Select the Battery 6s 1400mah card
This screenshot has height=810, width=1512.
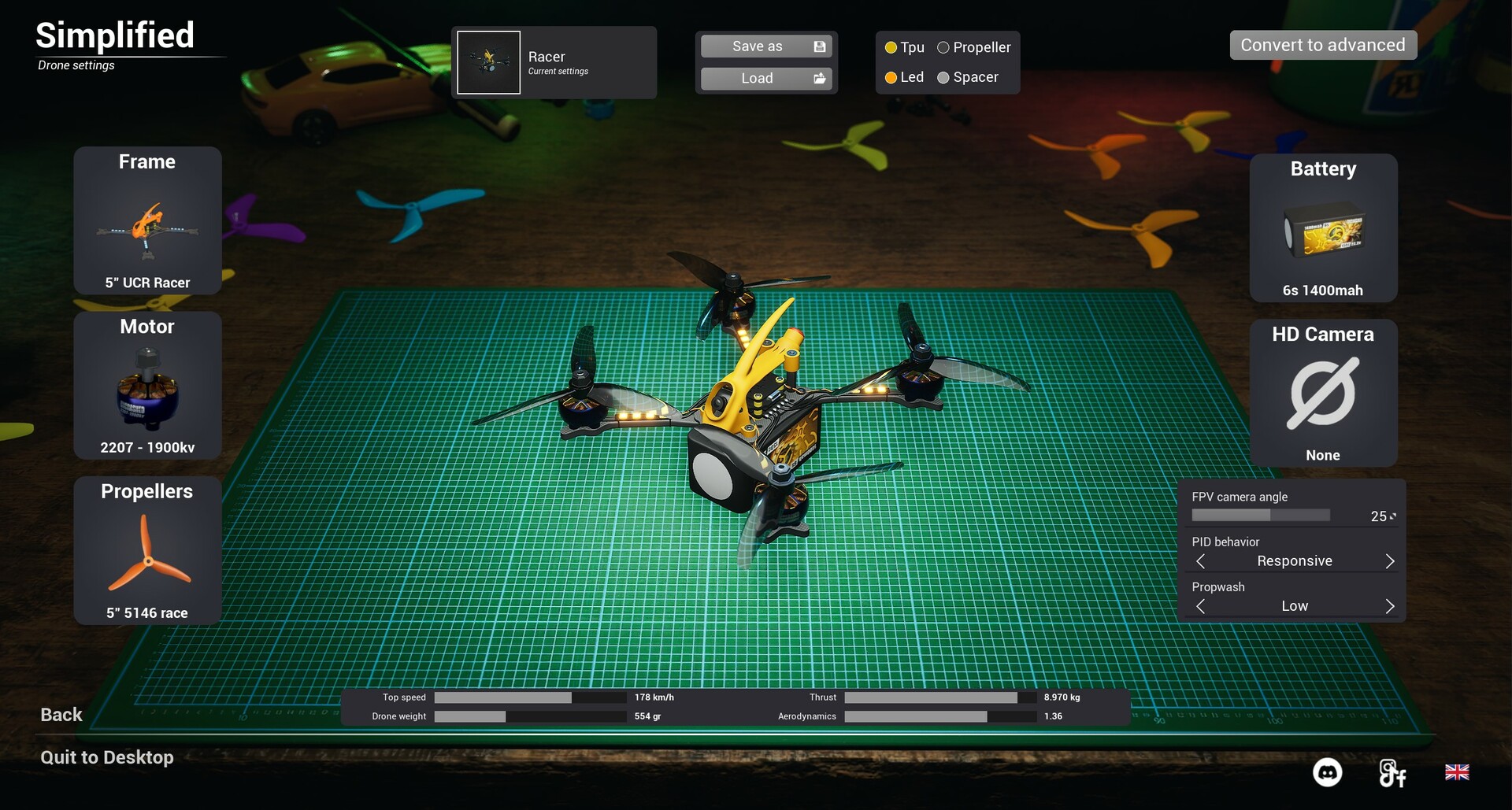point(1323,227)
